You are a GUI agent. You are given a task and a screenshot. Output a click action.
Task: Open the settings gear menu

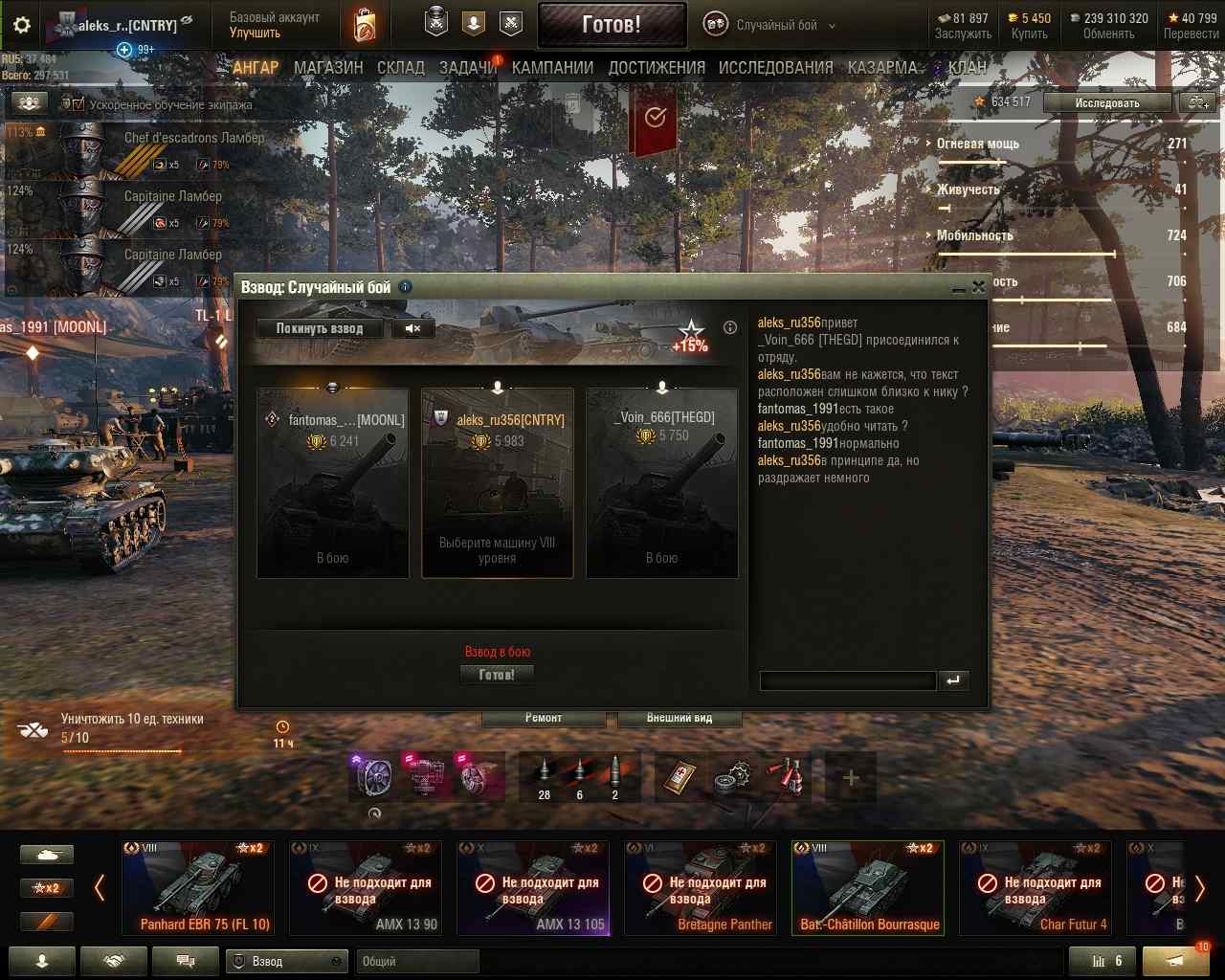tap(21, 26)
